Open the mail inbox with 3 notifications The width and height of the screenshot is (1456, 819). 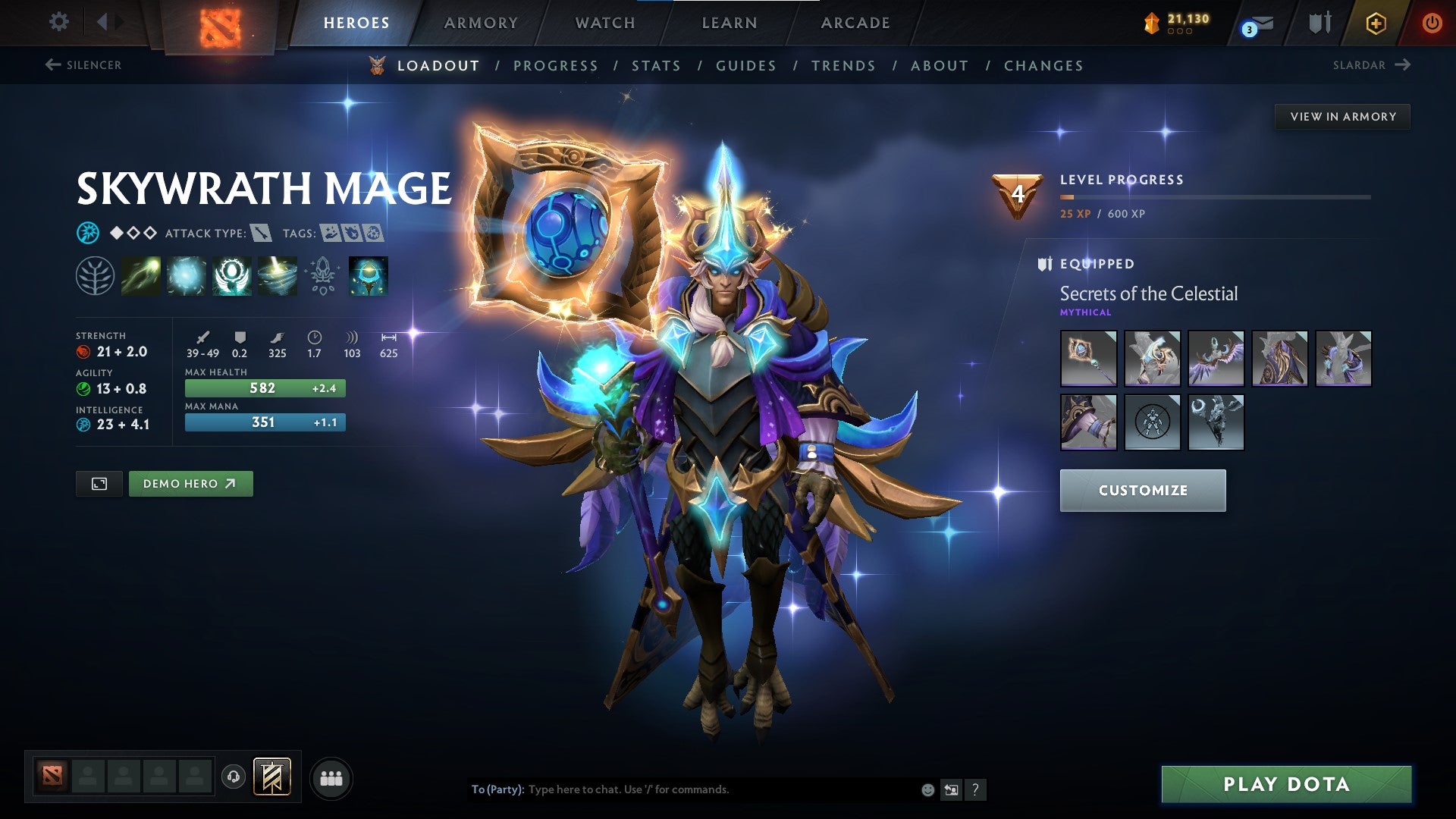1255,23
